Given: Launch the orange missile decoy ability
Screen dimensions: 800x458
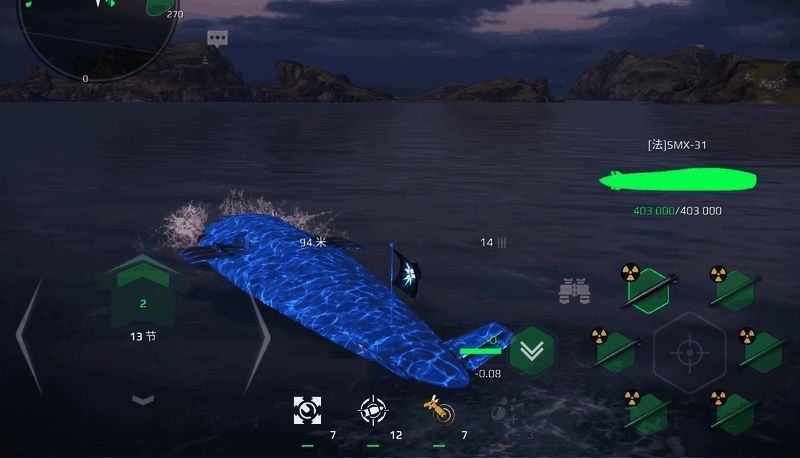Looking at the screenshot, I should [x=438, y=409].
